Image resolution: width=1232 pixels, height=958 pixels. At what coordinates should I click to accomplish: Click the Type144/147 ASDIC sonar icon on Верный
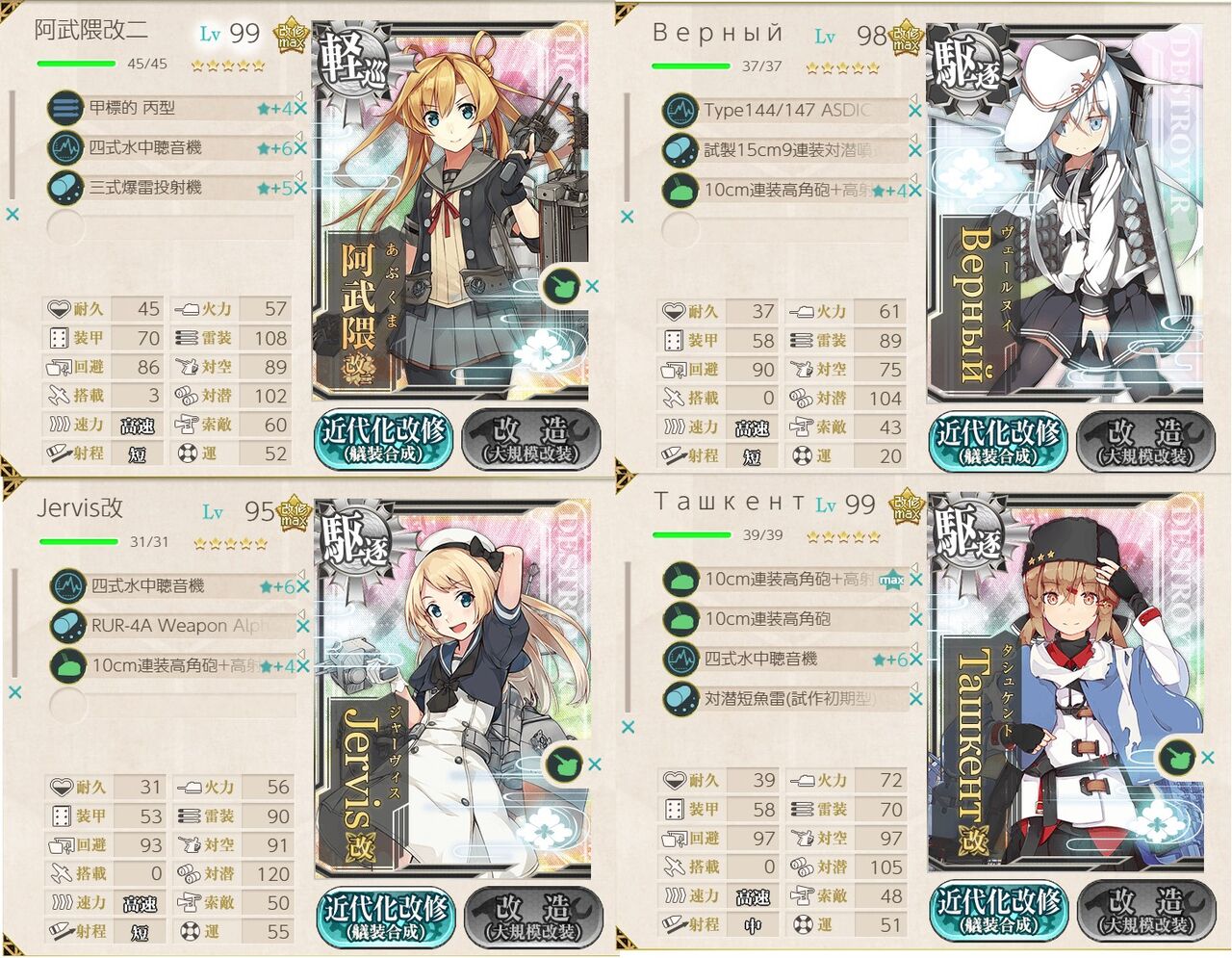point(680,110)
